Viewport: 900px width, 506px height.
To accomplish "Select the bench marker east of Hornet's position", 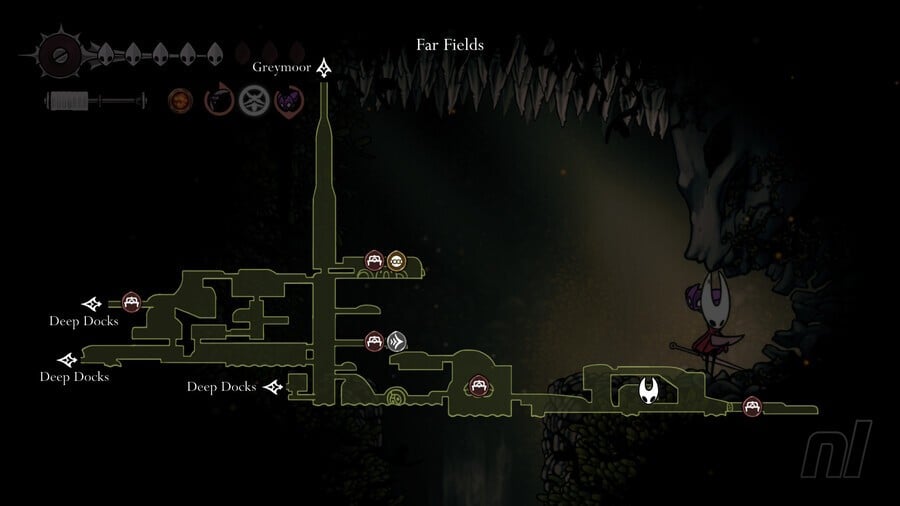I will pos(751,406).
